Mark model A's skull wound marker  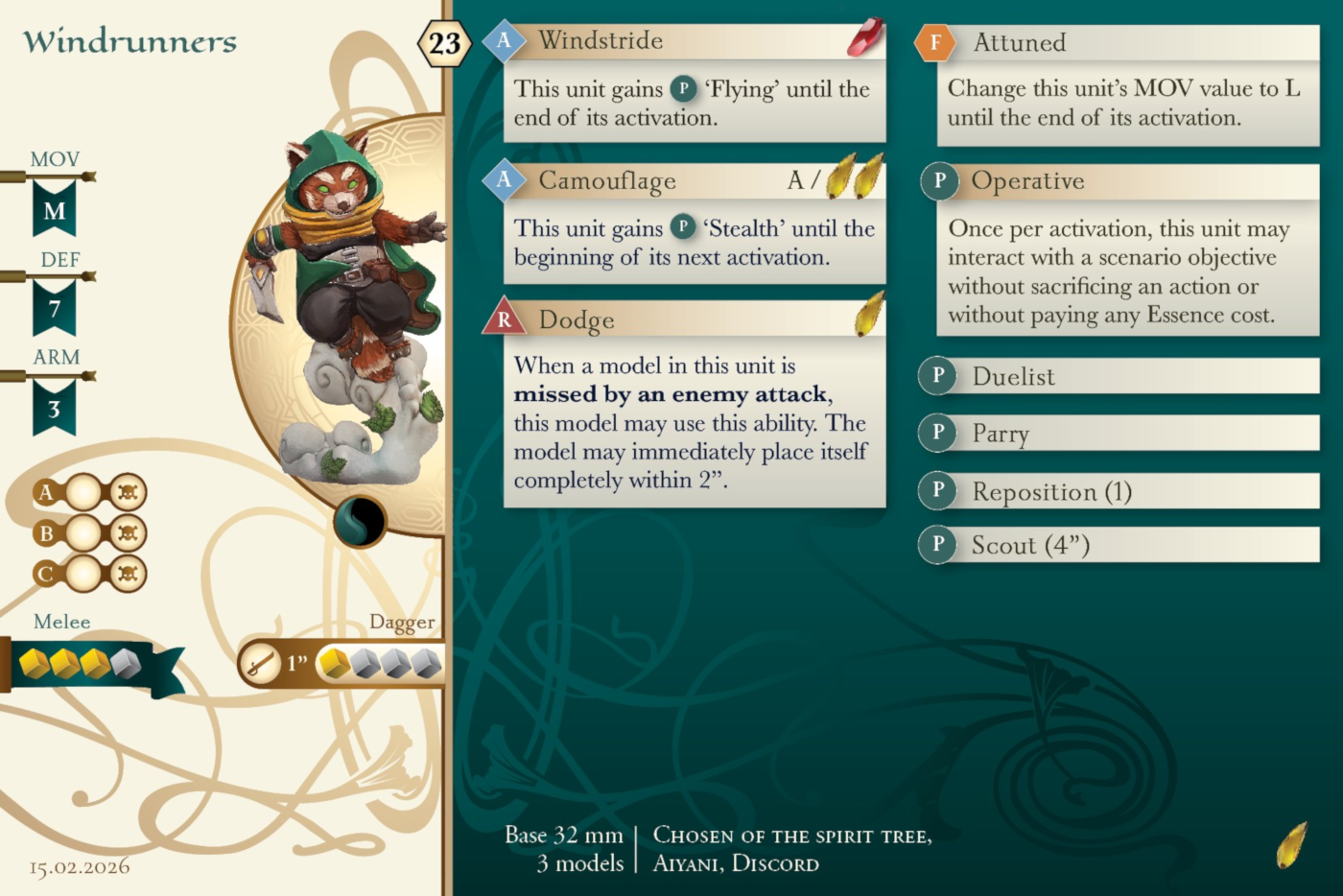(127, 493)
